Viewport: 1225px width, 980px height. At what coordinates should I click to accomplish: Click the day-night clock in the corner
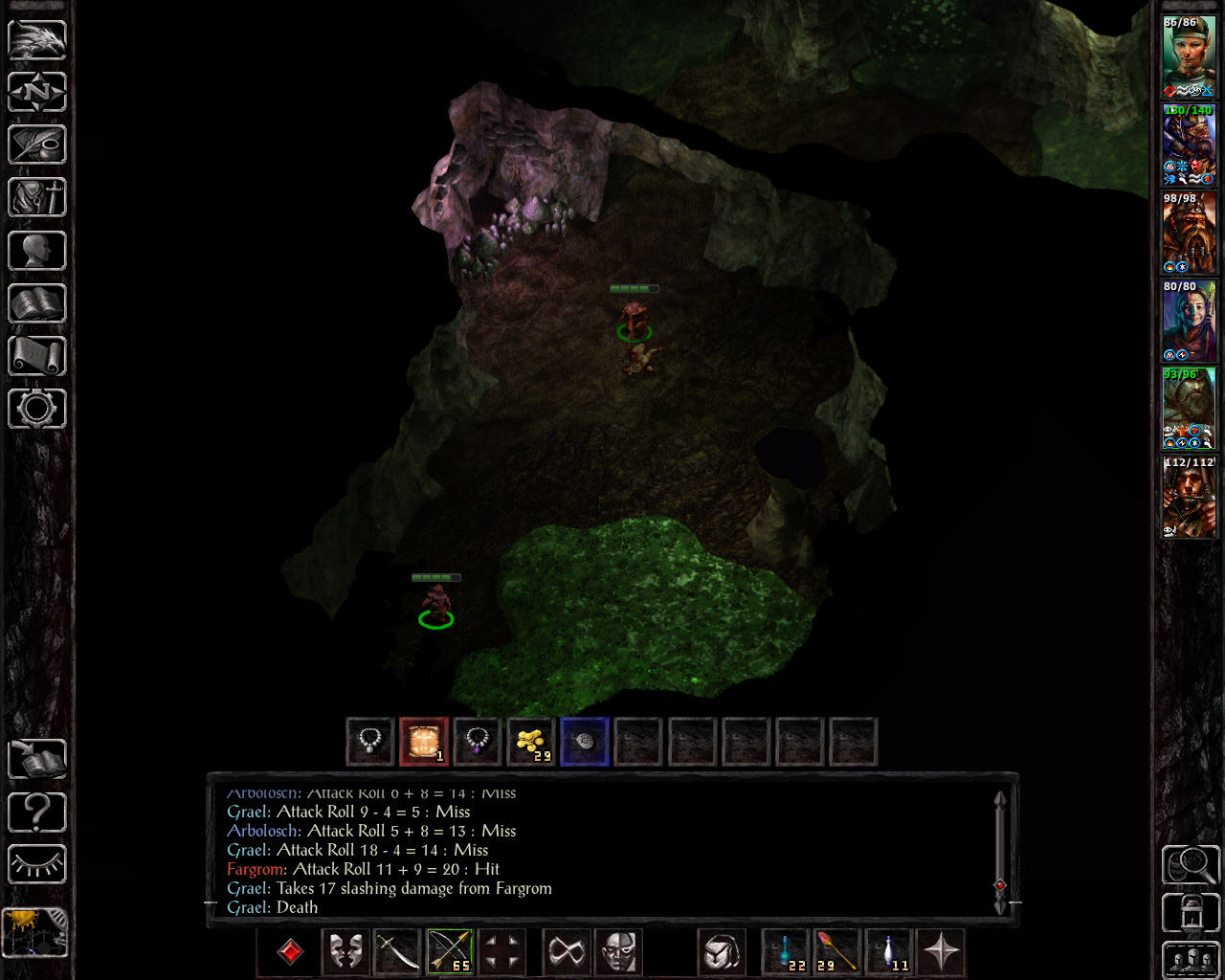(x=35, y=932)
